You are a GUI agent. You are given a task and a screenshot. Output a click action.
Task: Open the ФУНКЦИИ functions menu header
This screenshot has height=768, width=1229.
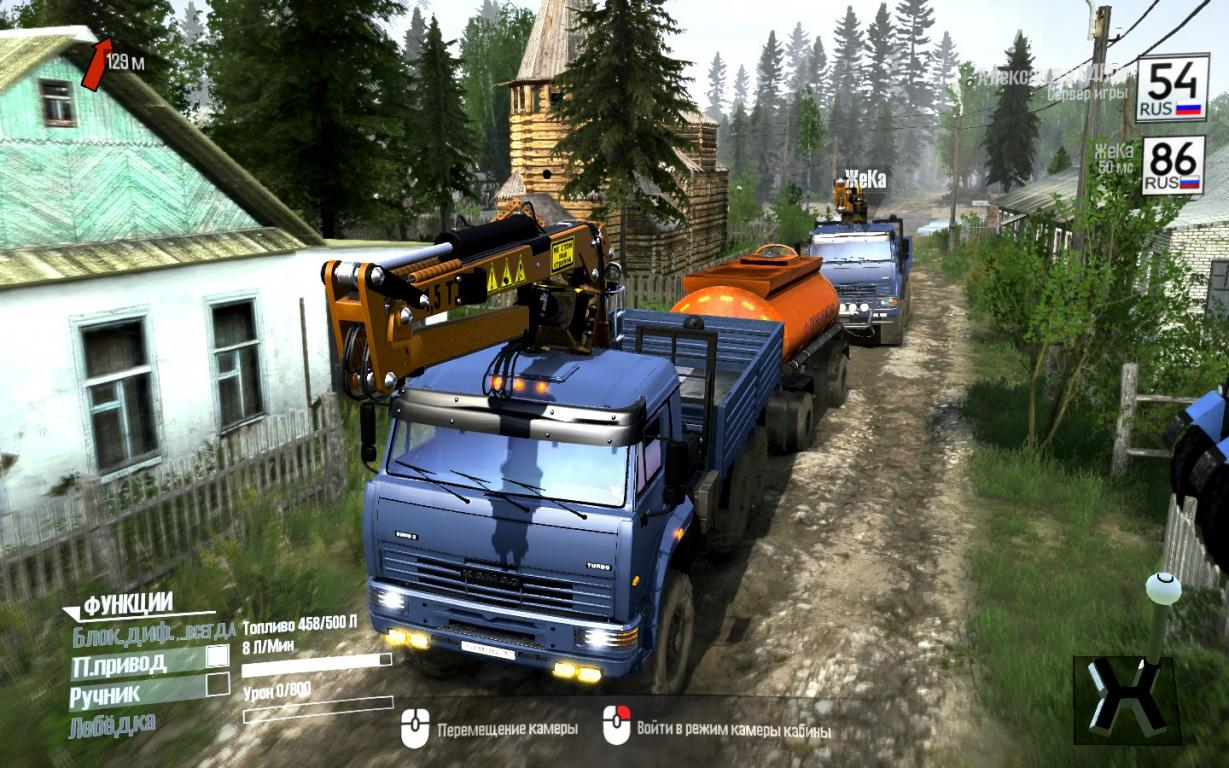pos(128,604)
